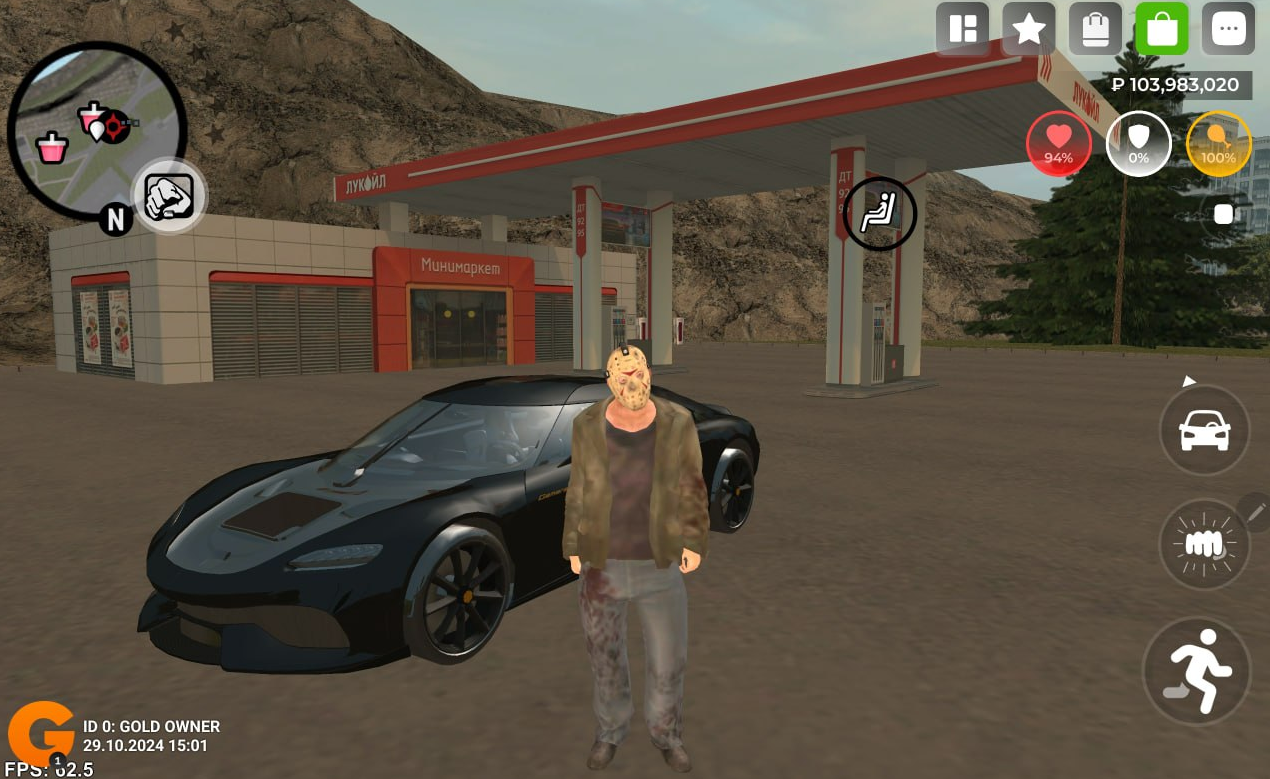Image resolution: width=1270 pixels, height=779 pixels.
Task: Select the fist weapon slot icon
Action: pos(169,195)
